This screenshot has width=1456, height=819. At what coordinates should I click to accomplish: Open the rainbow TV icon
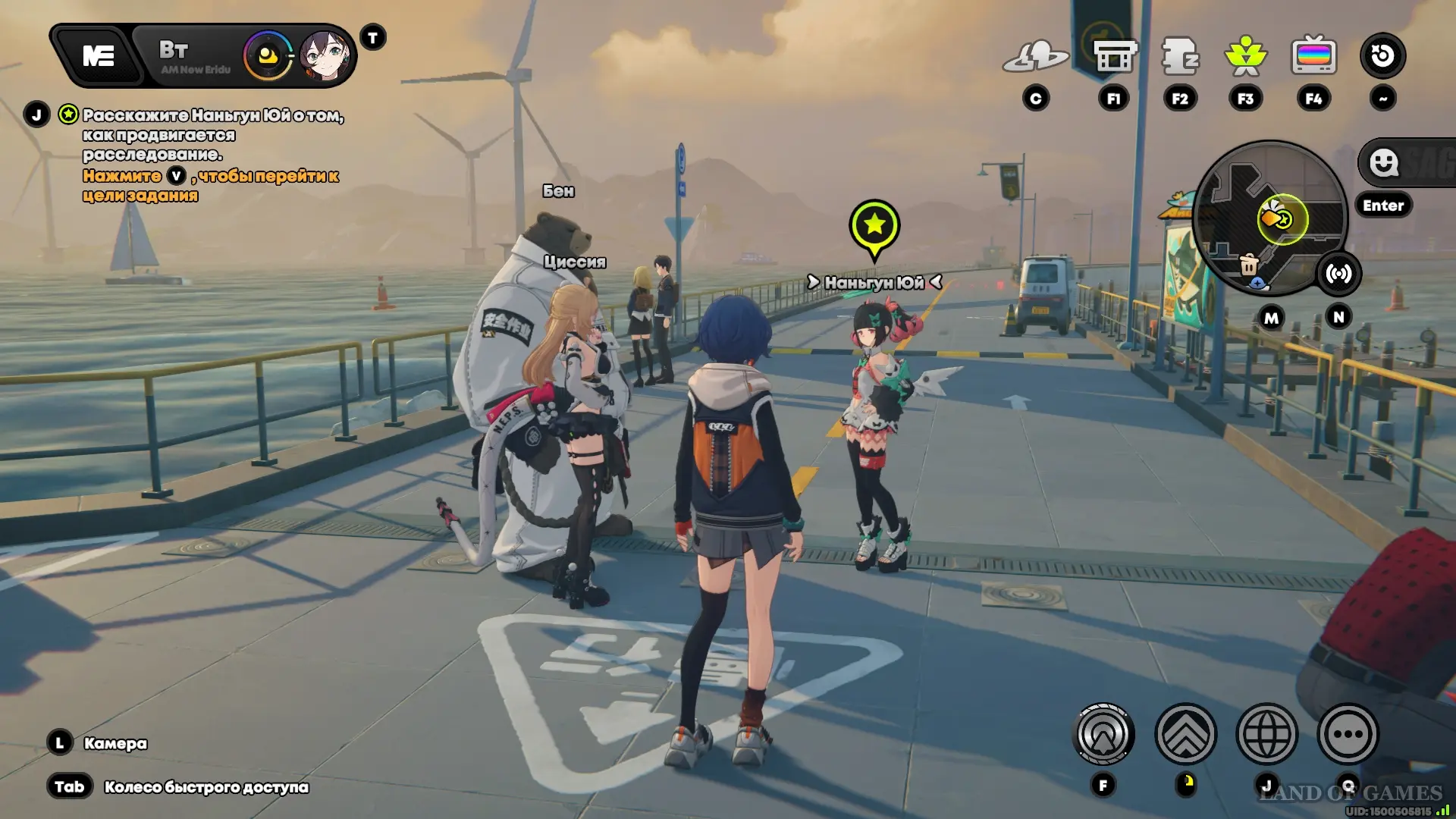coord(1313,56)
